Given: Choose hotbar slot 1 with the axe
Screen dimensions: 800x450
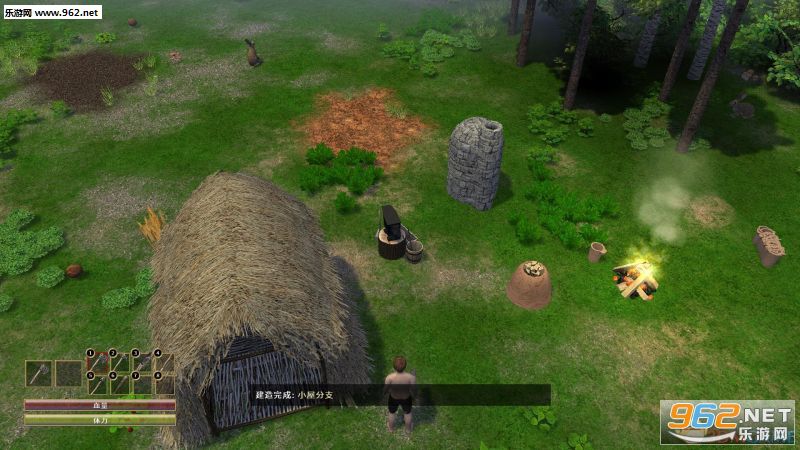Looking at the screenshot, I should pyautogui.click(x=97, y=362).
